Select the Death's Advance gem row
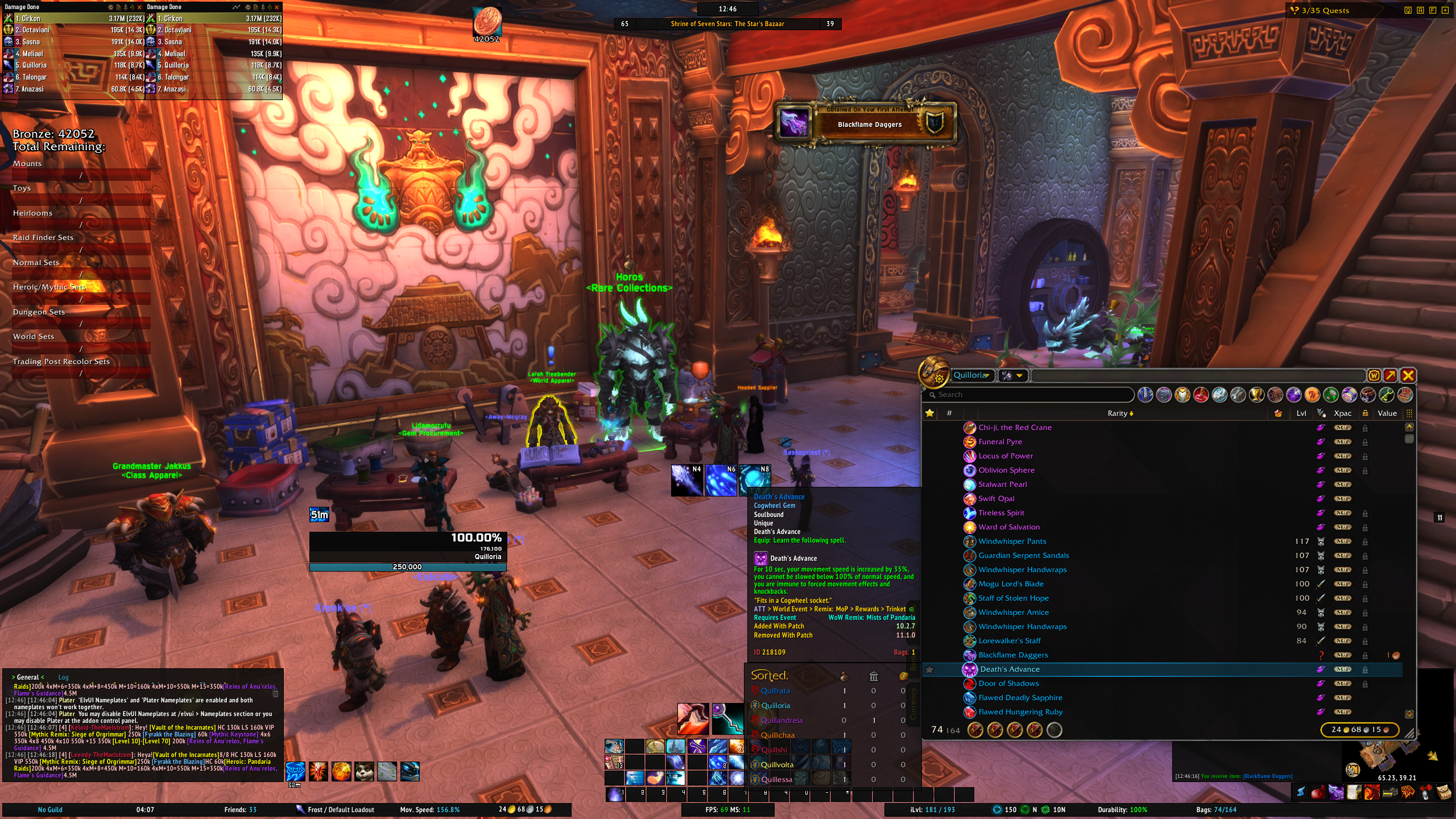The width and height of the screenshot is (1456, 819). click(x=1010, y=669)
